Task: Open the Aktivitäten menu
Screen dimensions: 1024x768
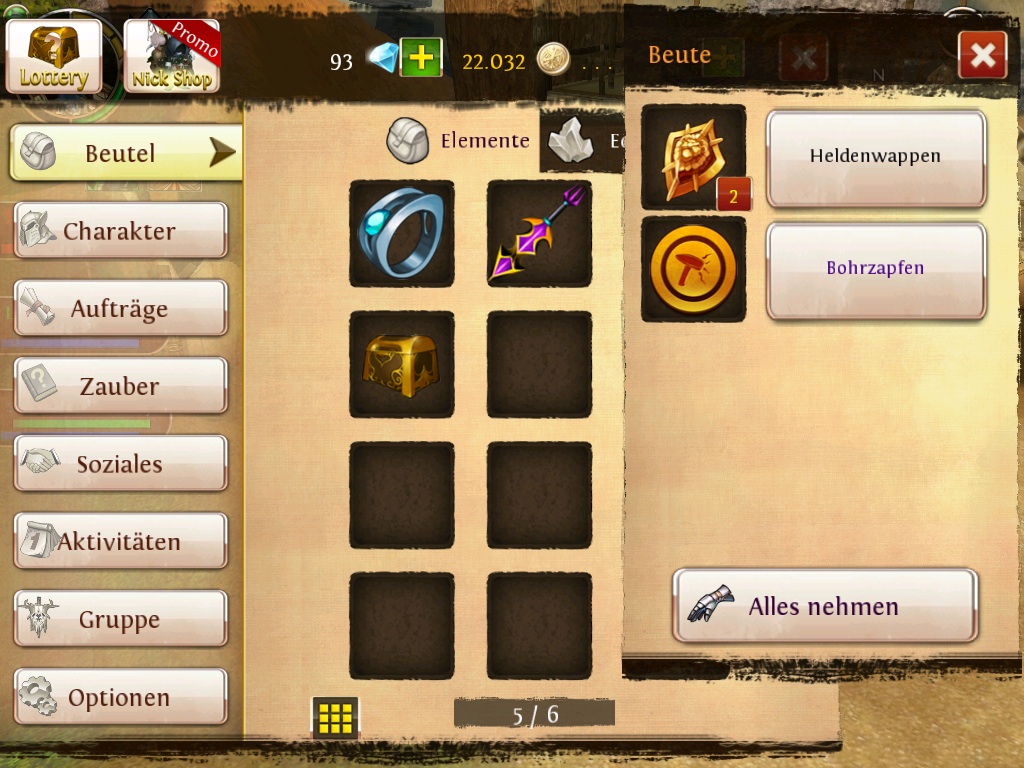Action: (120, 542)
